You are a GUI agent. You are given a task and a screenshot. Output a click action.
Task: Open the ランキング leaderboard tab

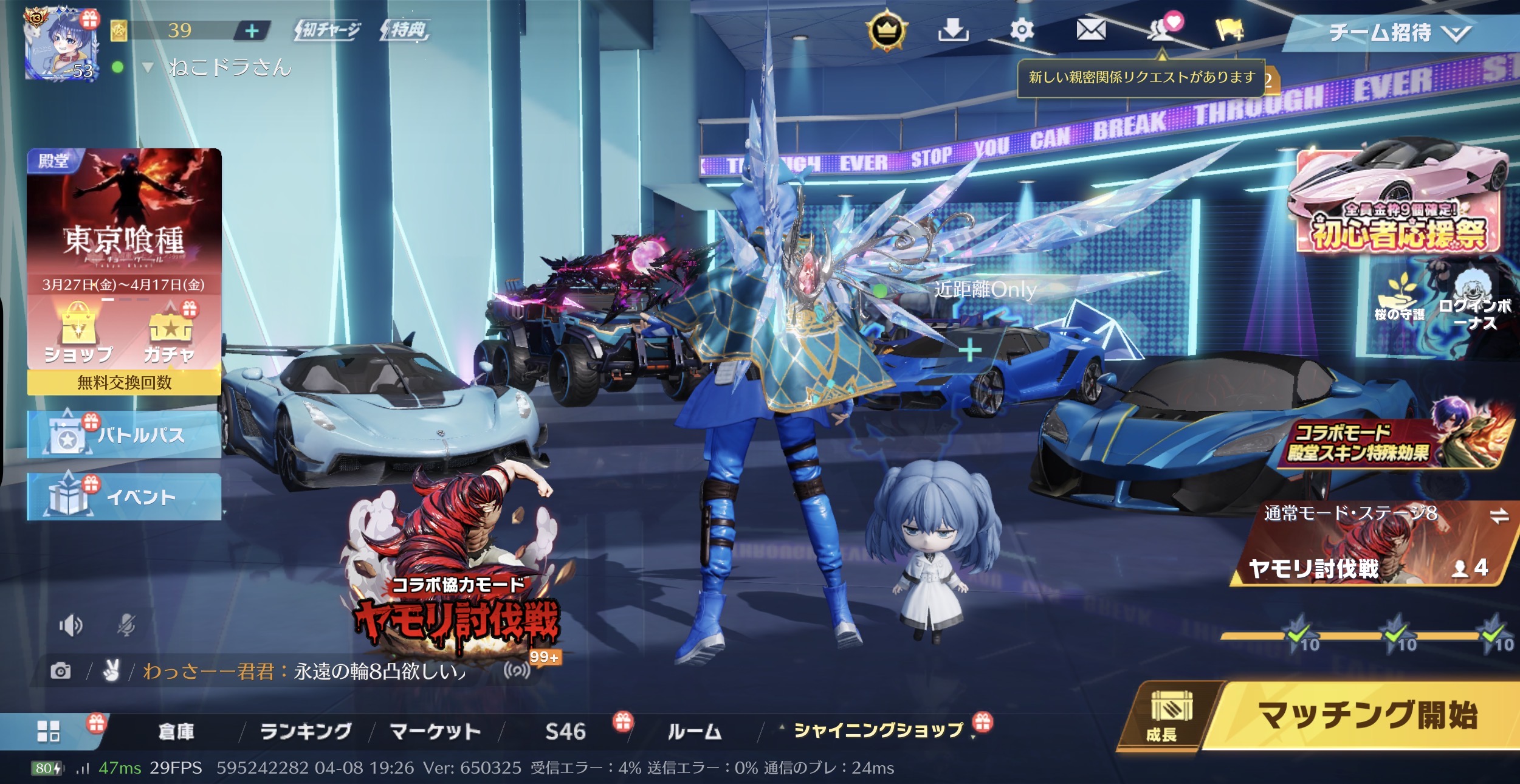pyautogui.click(x=306, y=732)
